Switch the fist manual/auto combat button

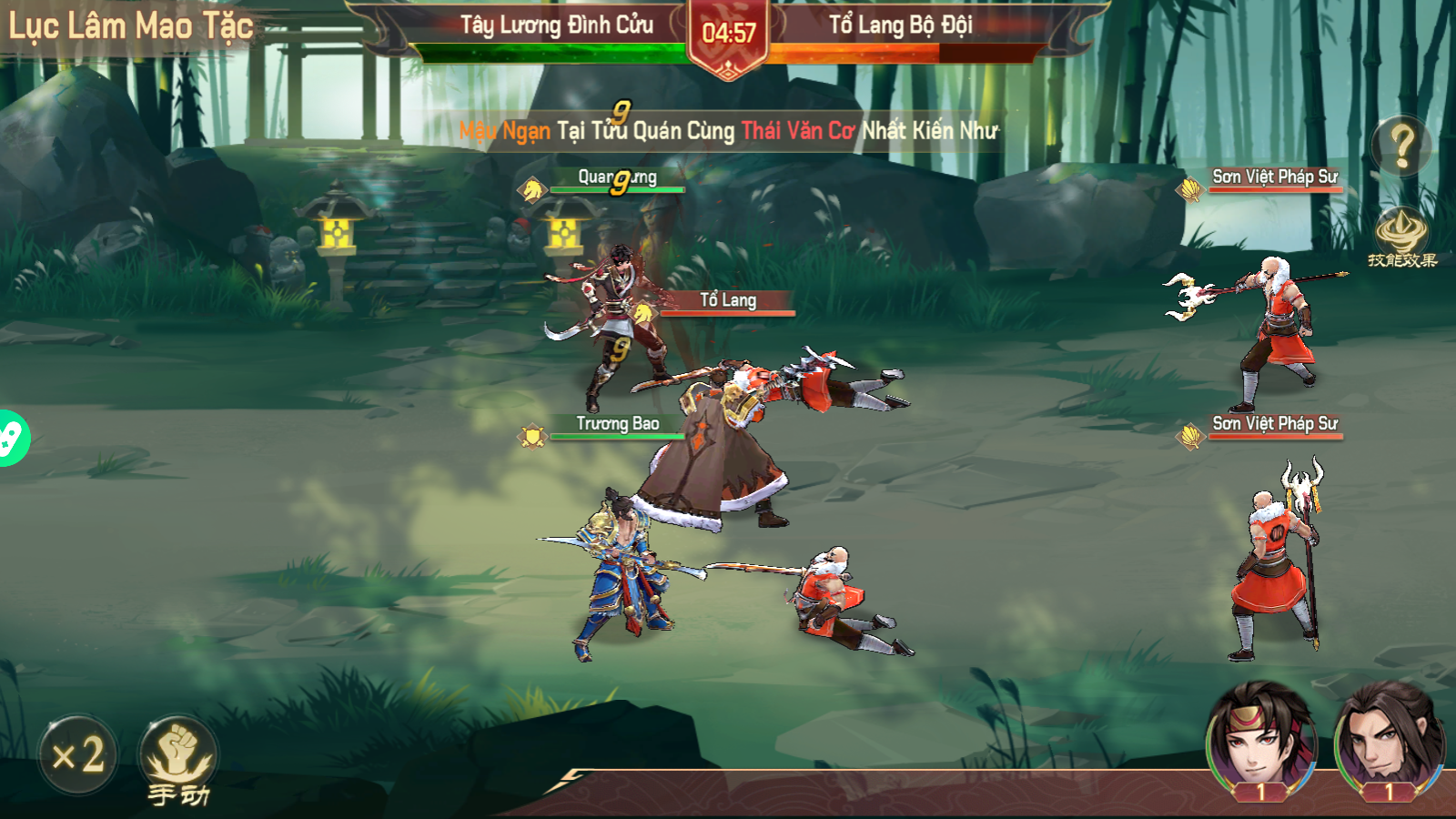tap(177, 757)
